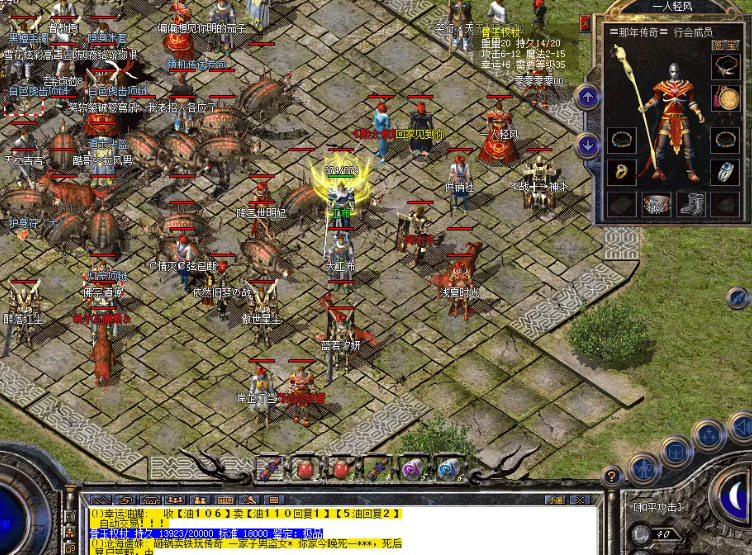This screenshot has width=752, height=555.
Task: Open the skills stars round button
Action: pyautogui.click(x=709, y=435)
